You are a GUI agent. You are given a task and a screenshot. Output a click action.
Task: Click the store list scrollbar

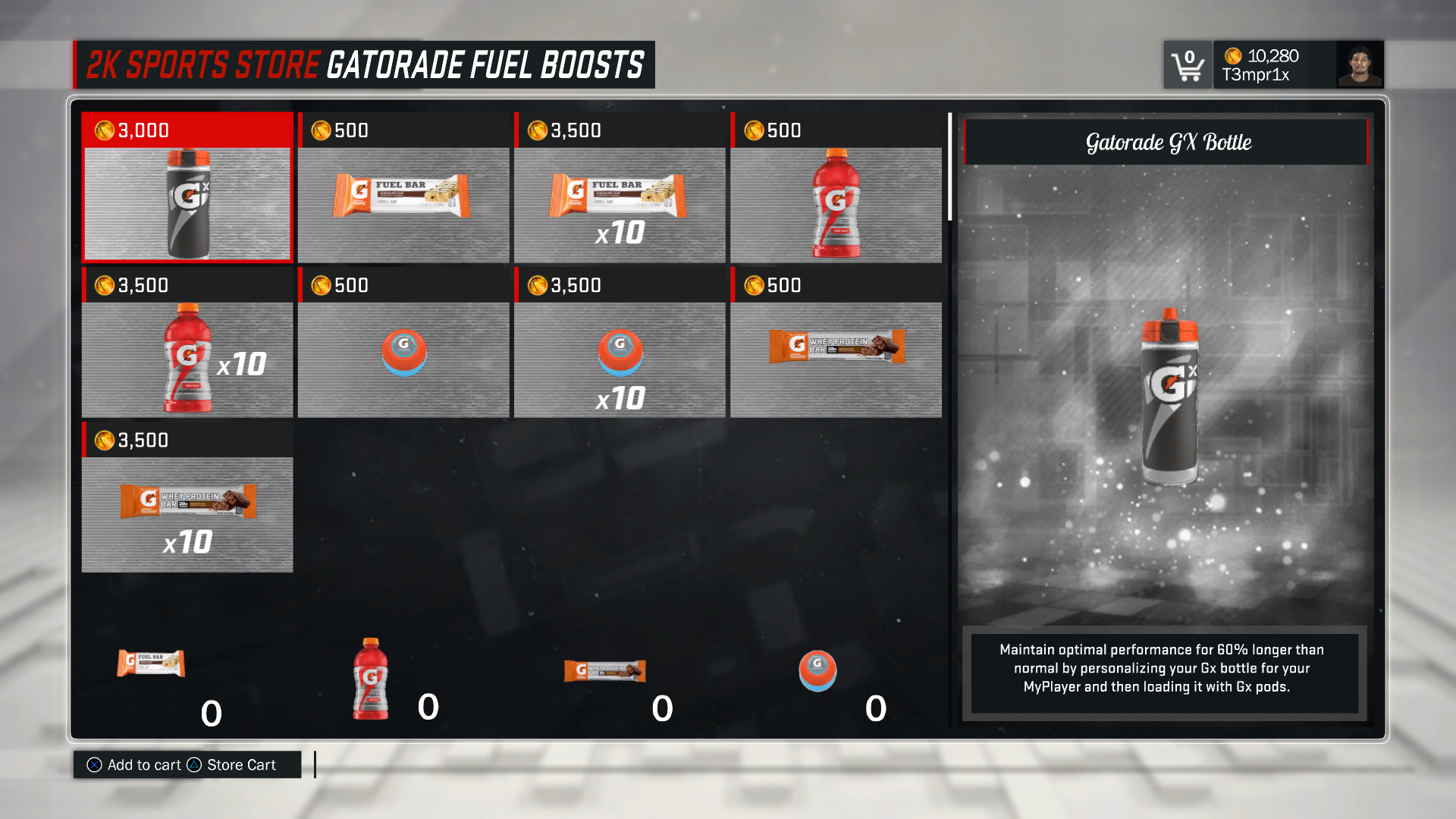coord(949,167)
